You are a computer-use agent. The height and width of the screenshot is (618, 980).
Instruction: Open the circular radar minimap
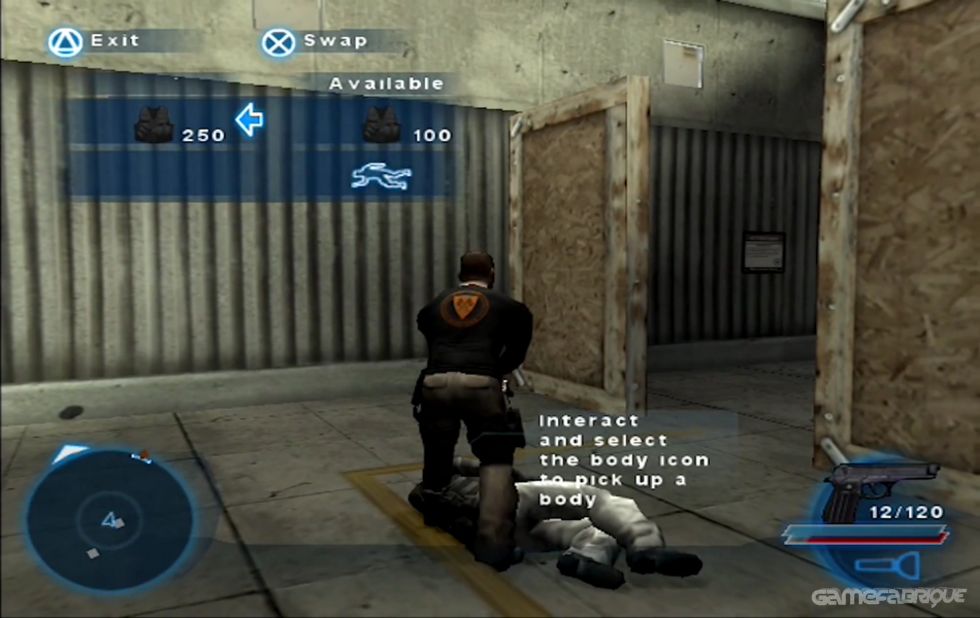click(109, 520)
